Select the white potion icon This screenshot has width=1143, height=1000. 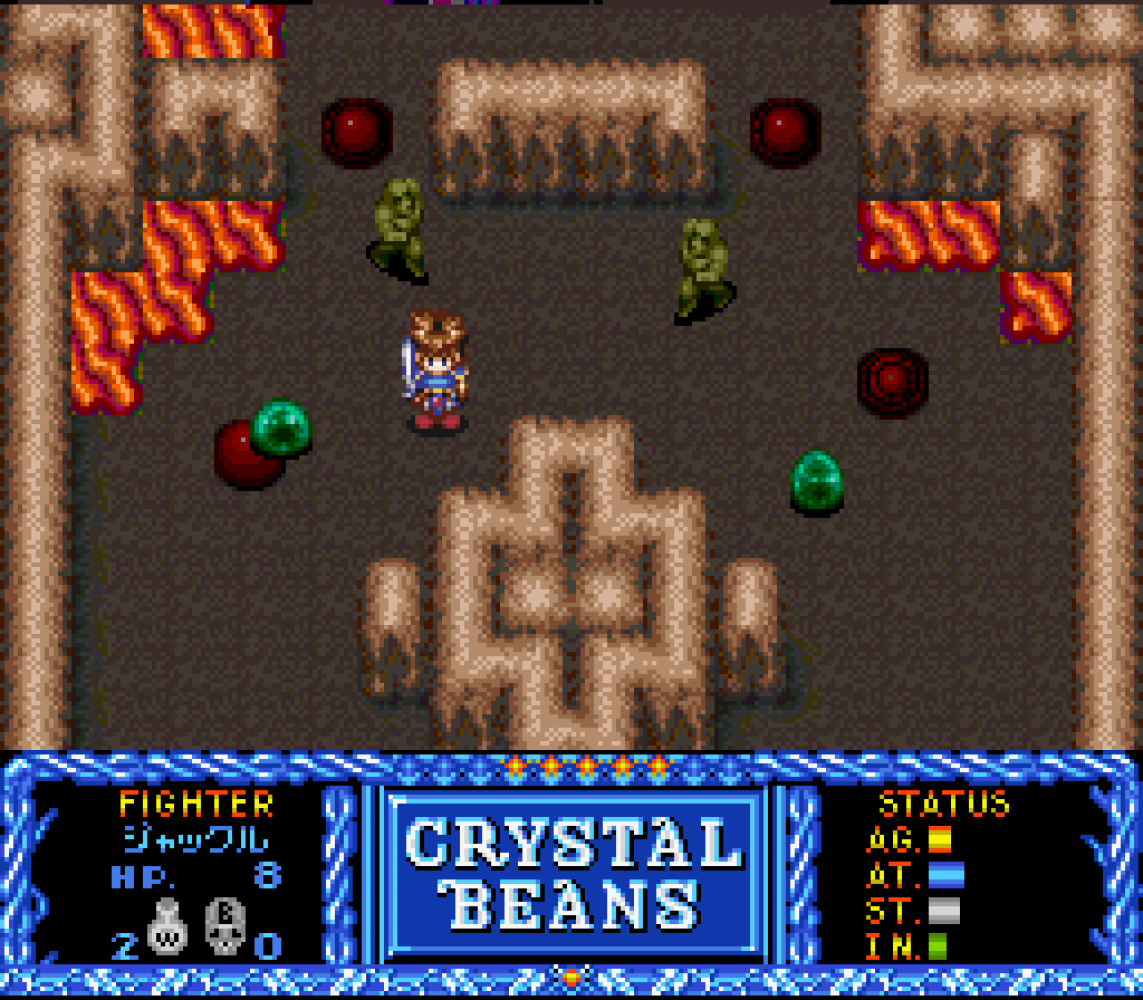166,929
